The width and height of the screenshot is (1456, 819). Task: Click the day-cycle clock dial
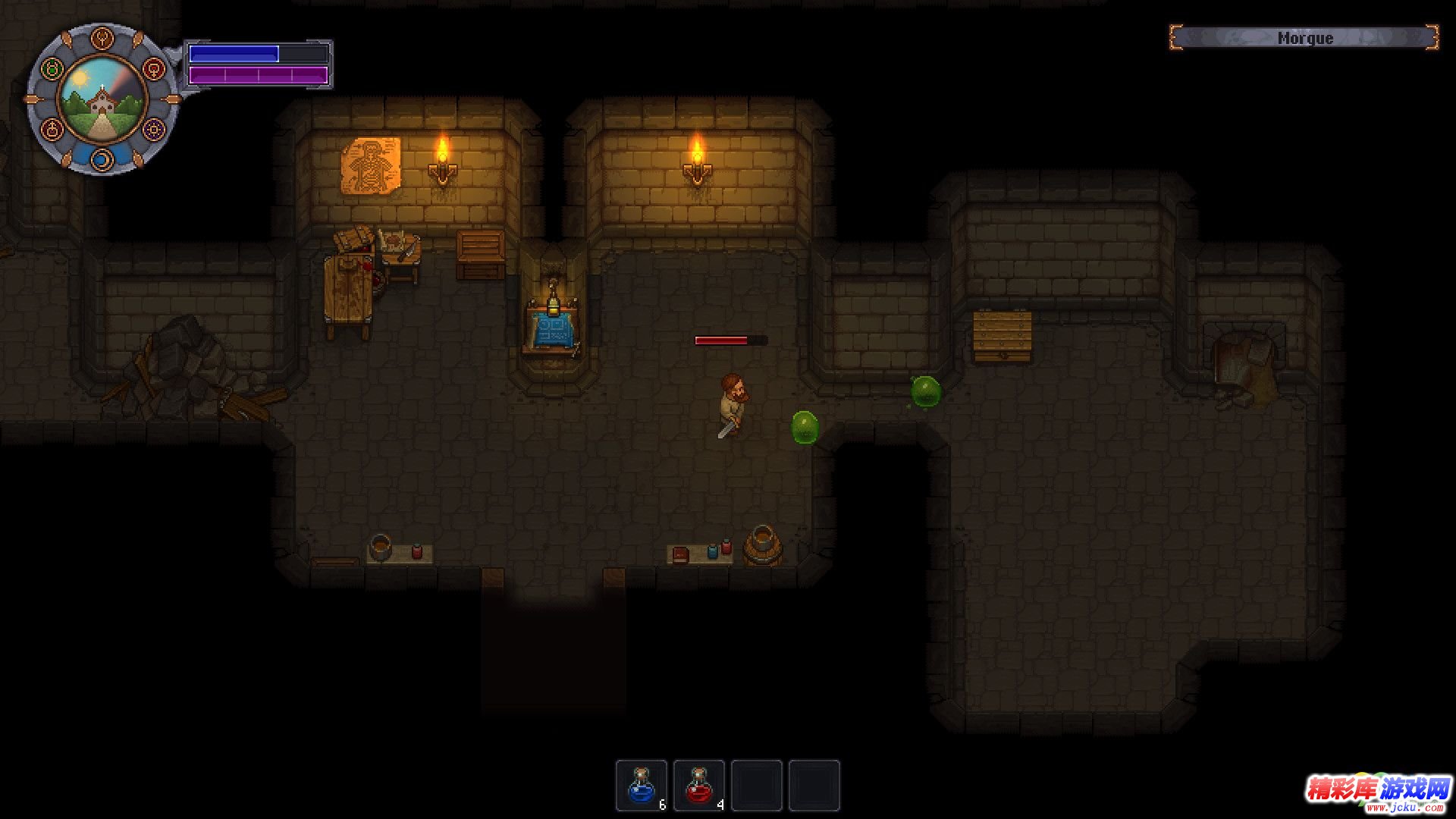pos(102,99)
